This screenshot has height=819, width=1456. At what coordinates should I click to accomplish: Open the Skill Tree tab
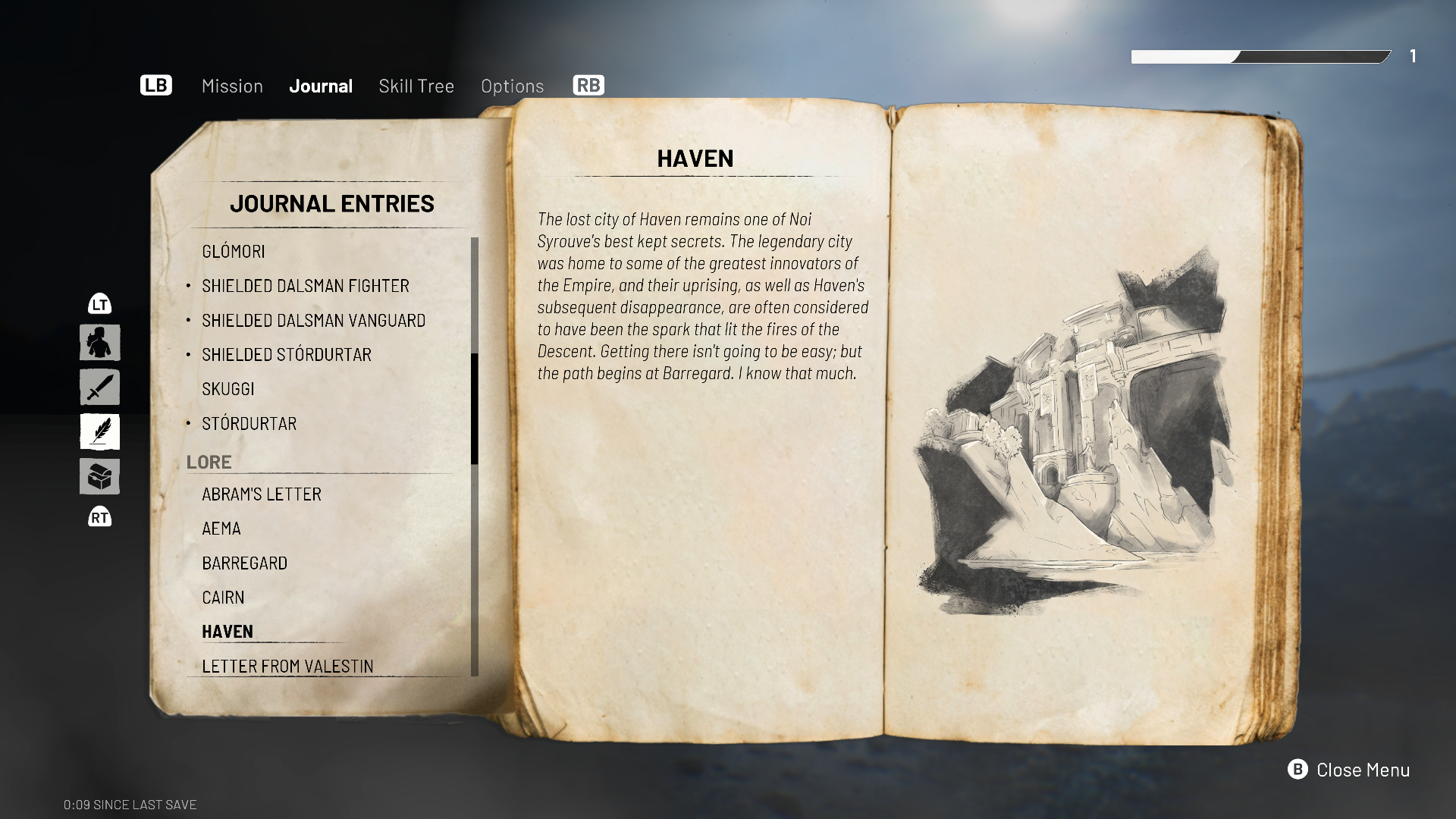416,86
